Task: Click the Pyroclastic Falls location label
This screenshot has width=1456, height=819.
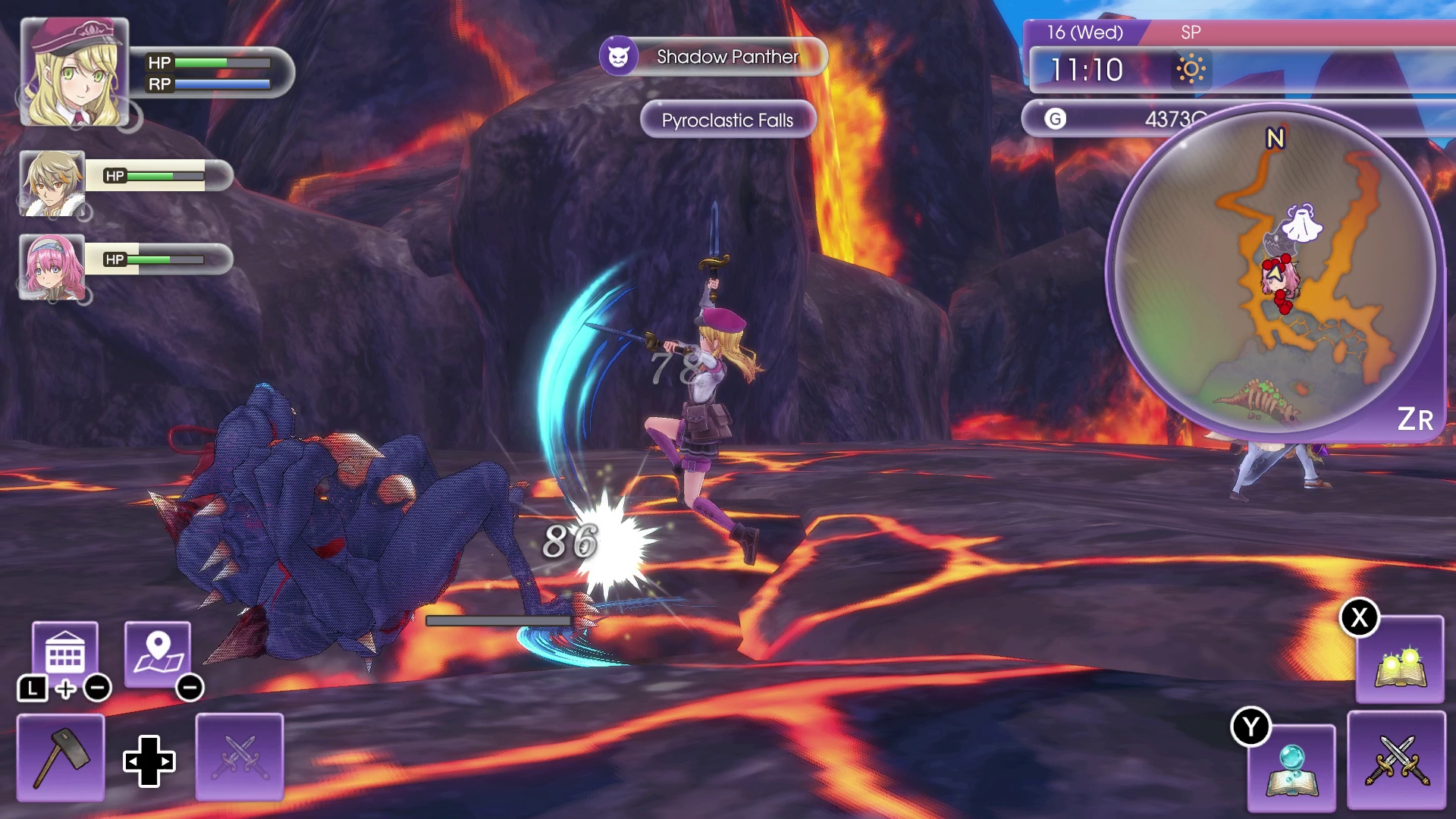Action: pyautogui.click(x=727, y=120)
